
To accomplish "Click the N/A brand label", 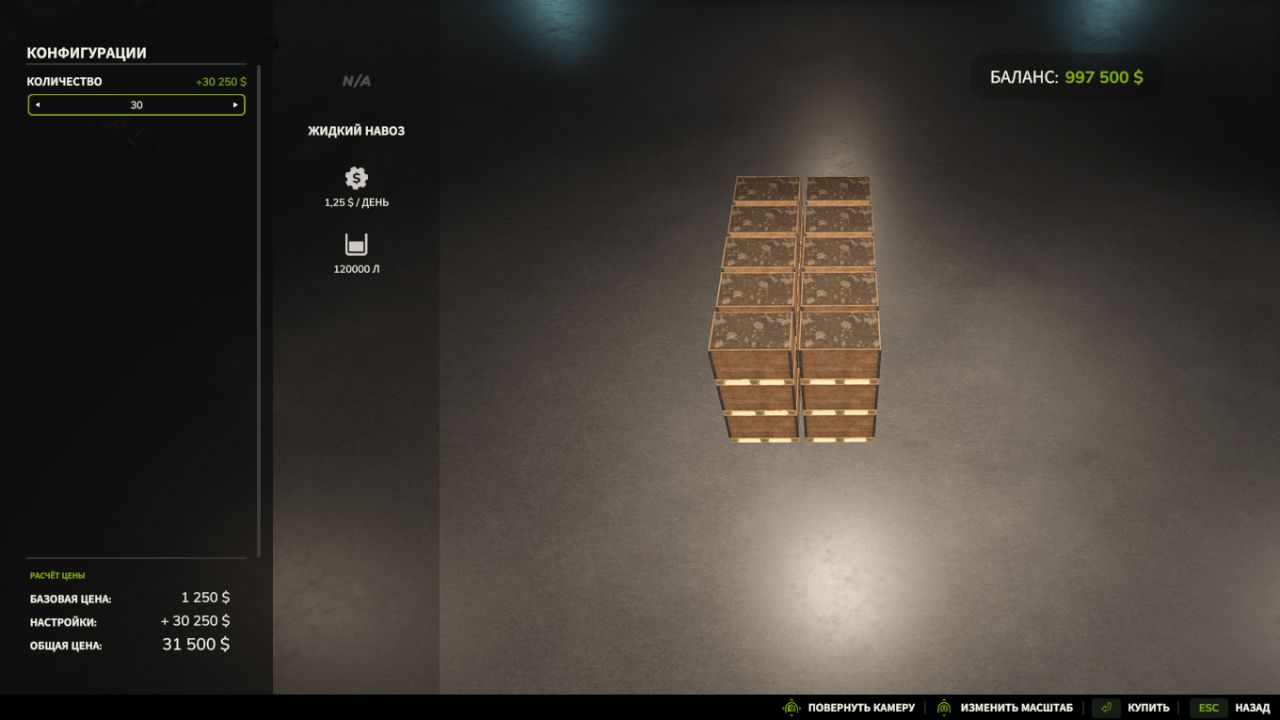I will point(356,80).
